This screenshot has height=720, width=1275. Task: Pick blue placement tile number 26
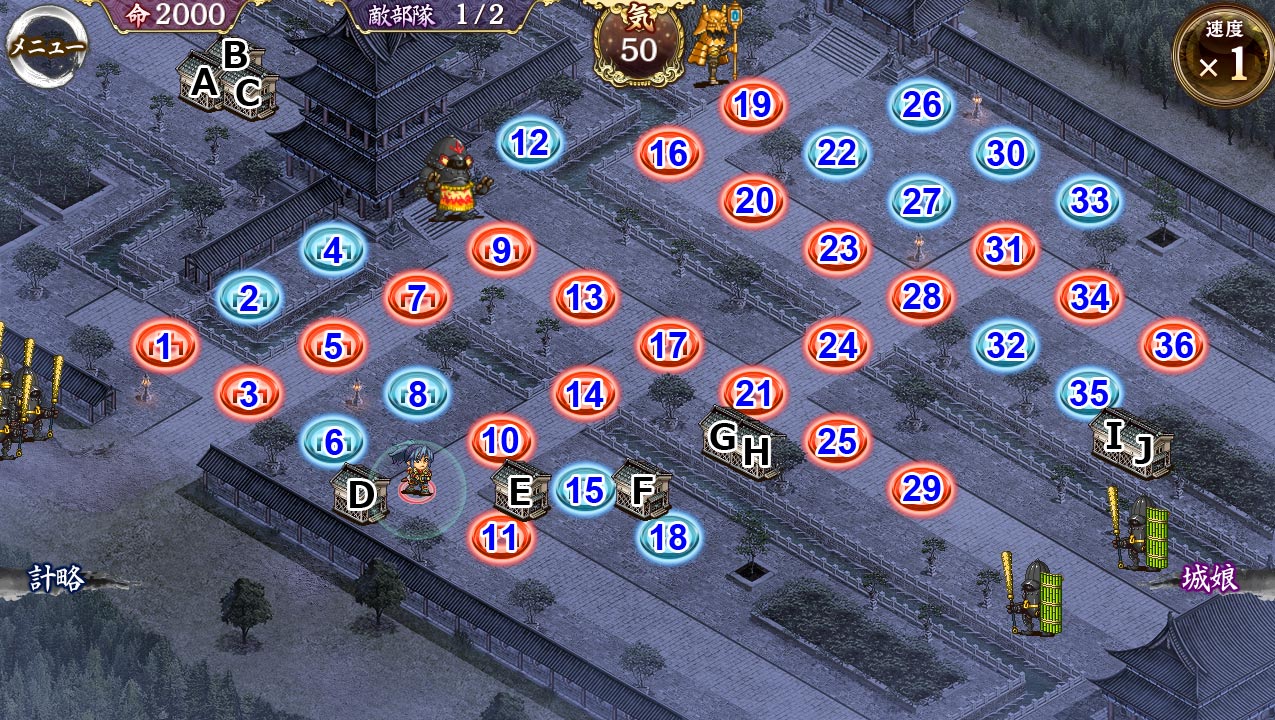click(x=921, y=104)
